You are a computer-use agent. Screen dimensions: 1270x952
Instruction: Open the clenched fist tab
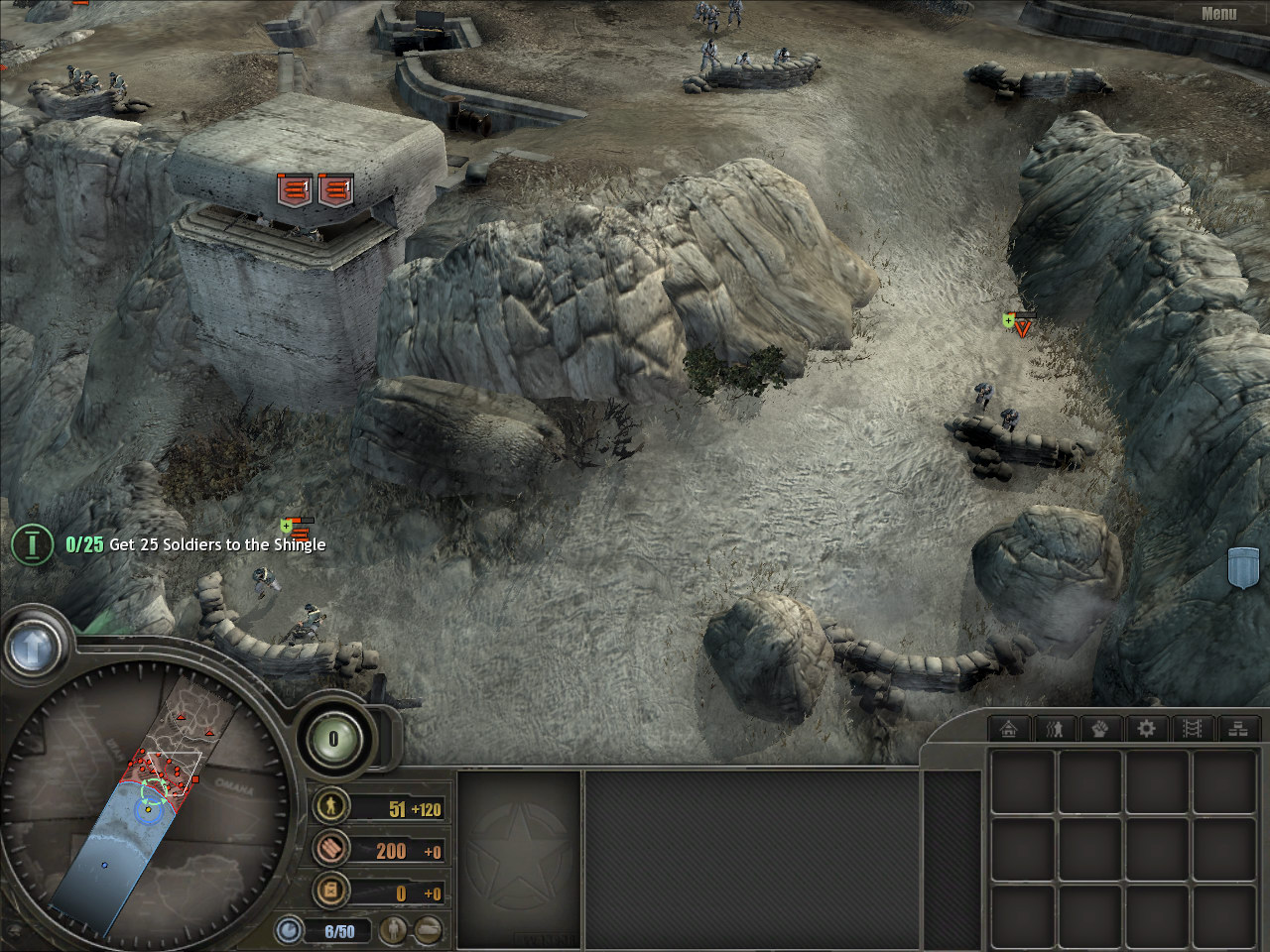1100,729
